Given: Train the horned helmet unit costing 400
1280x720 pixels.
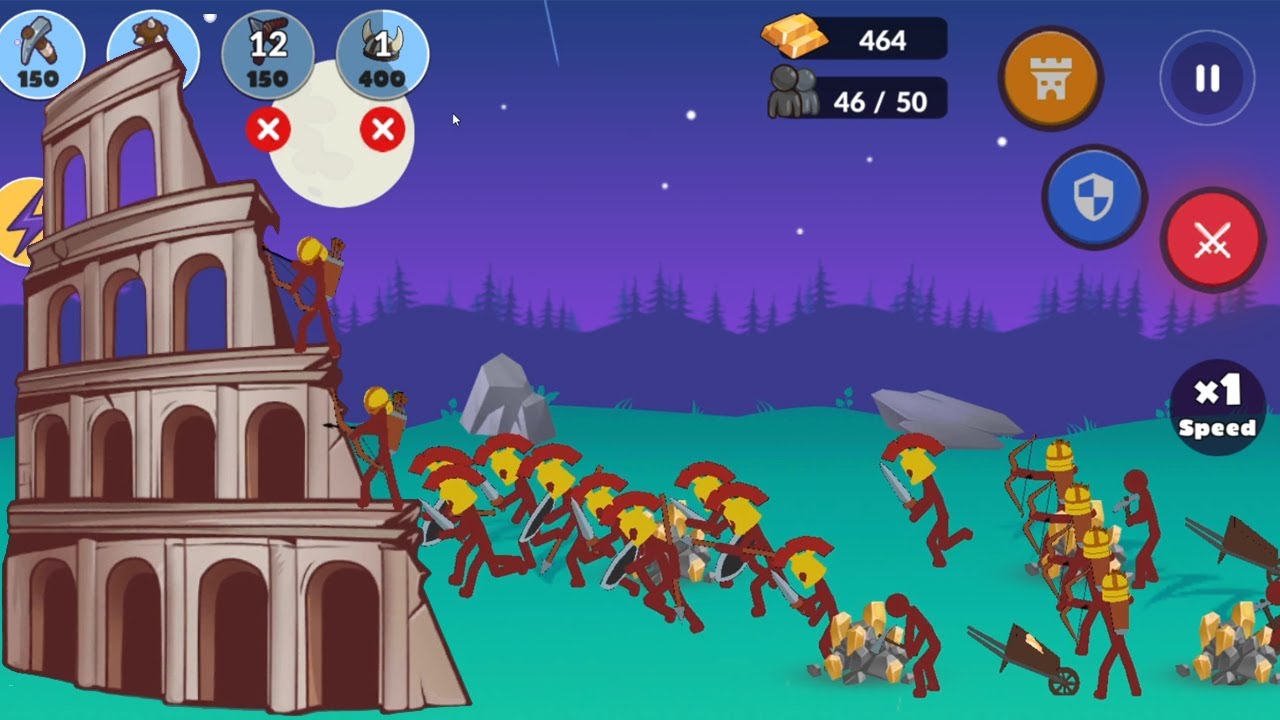Looking at the screenshot, I should click(x=382, y=54).
